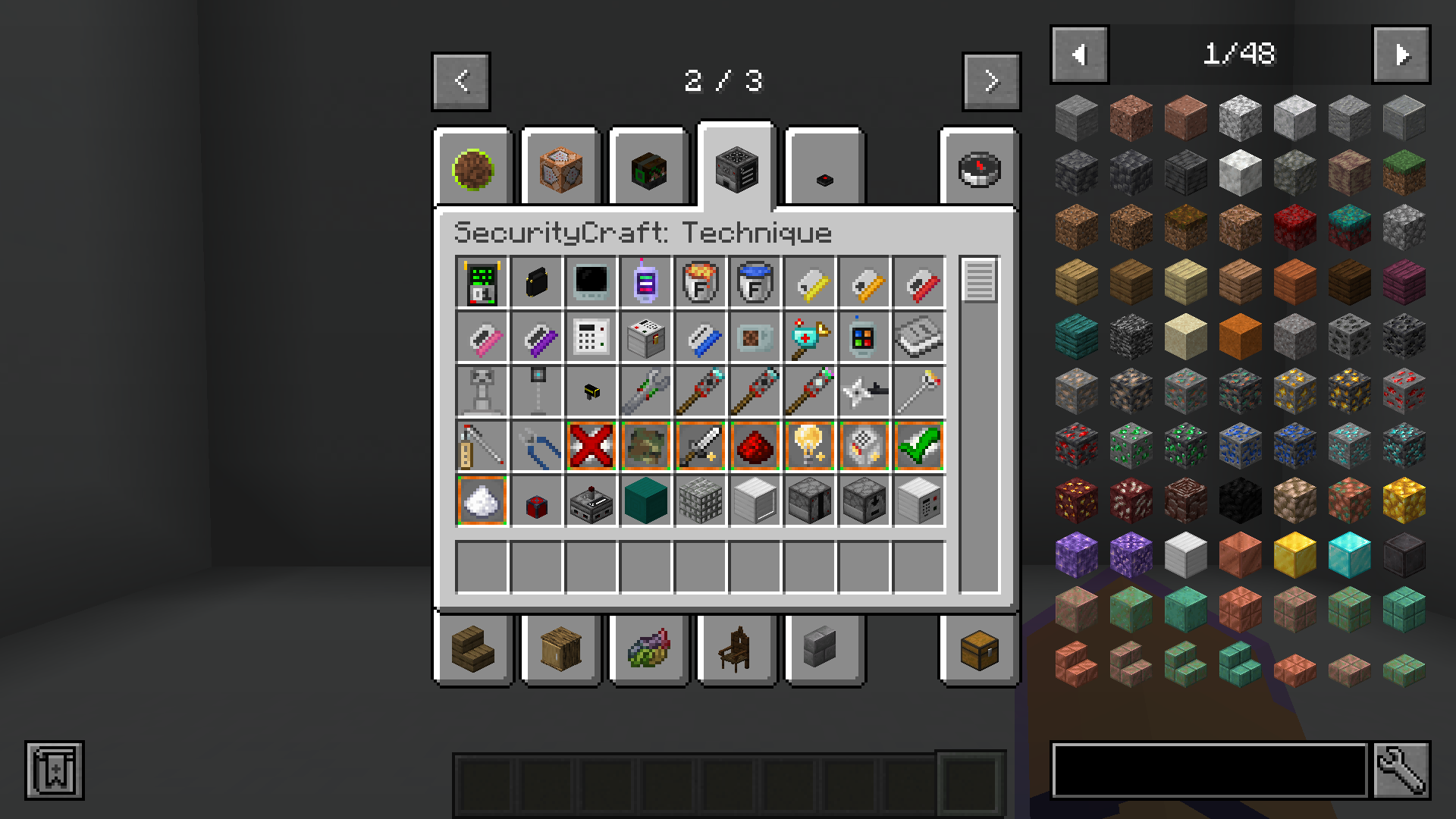The image size is (1456, 819).
Task: Grab the universal block remover wrench
Action: (645, 391)
